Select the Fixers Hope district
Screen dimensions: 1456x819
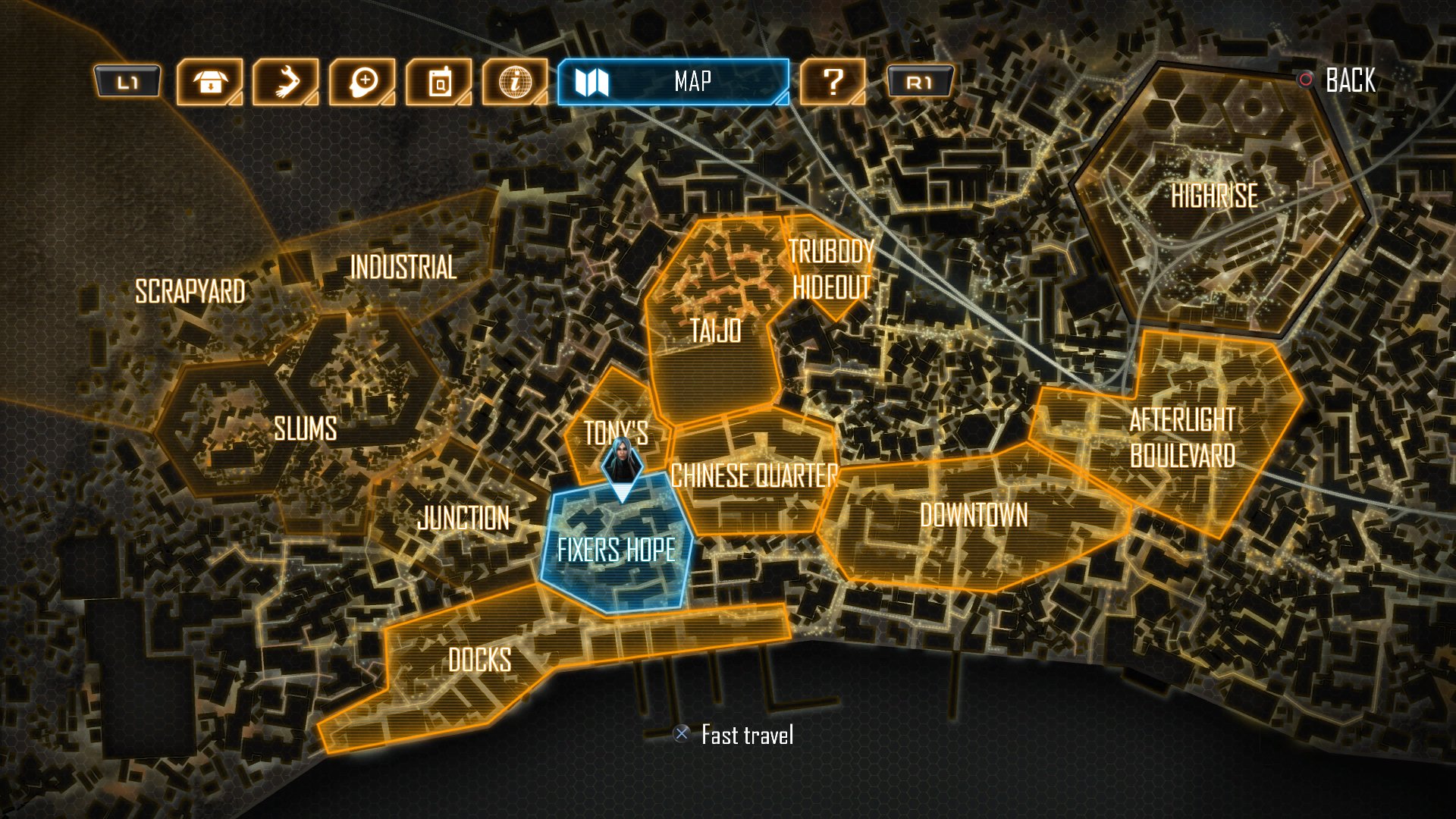(616, 550)
